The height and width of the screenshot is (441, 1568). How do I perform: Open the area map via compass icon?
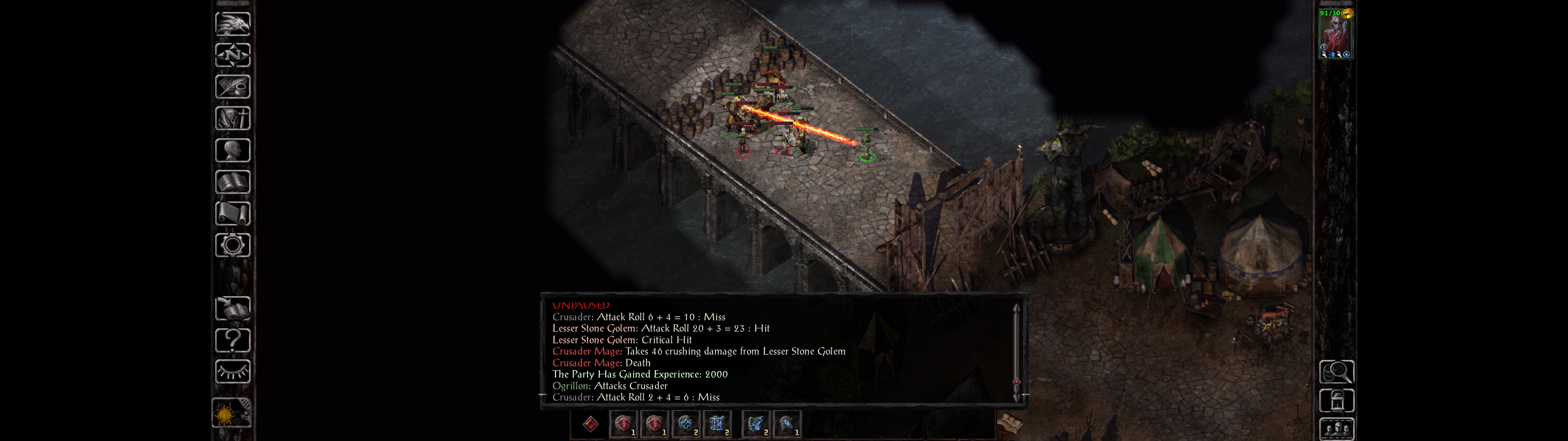(x=232, y=55)
